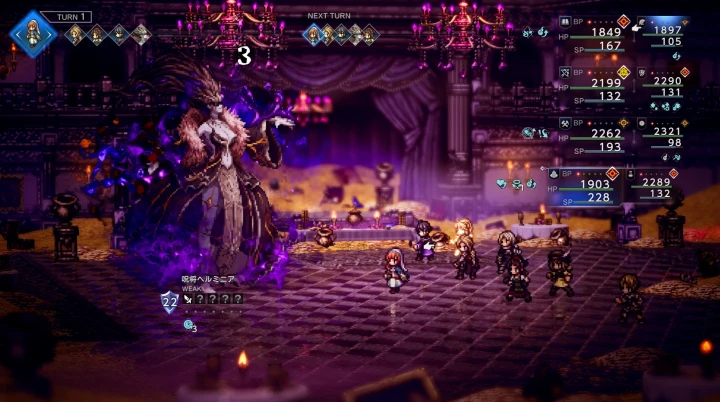Inspect the sword weakness icon
This screenshot has width=720, height=402.
click(x=189, y=298)
